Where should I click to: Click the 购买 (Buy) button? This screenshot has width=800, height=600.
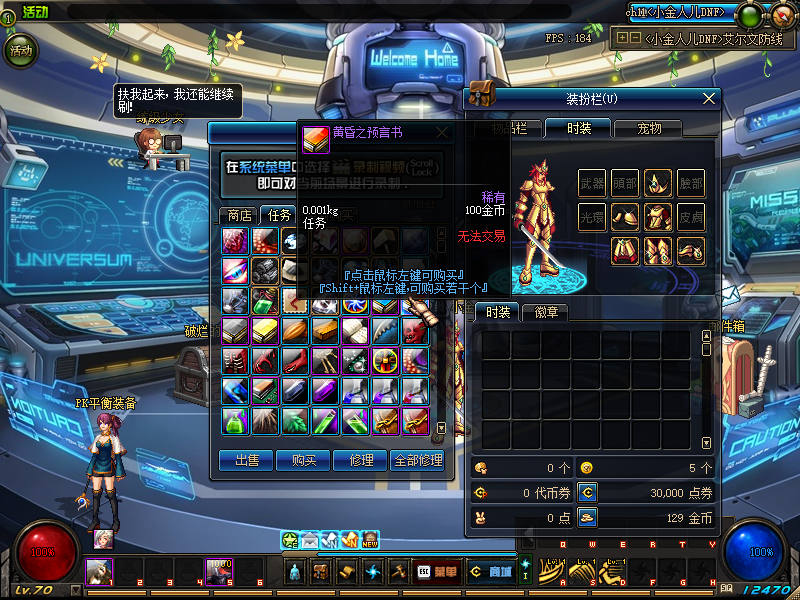tap(303, 460)
